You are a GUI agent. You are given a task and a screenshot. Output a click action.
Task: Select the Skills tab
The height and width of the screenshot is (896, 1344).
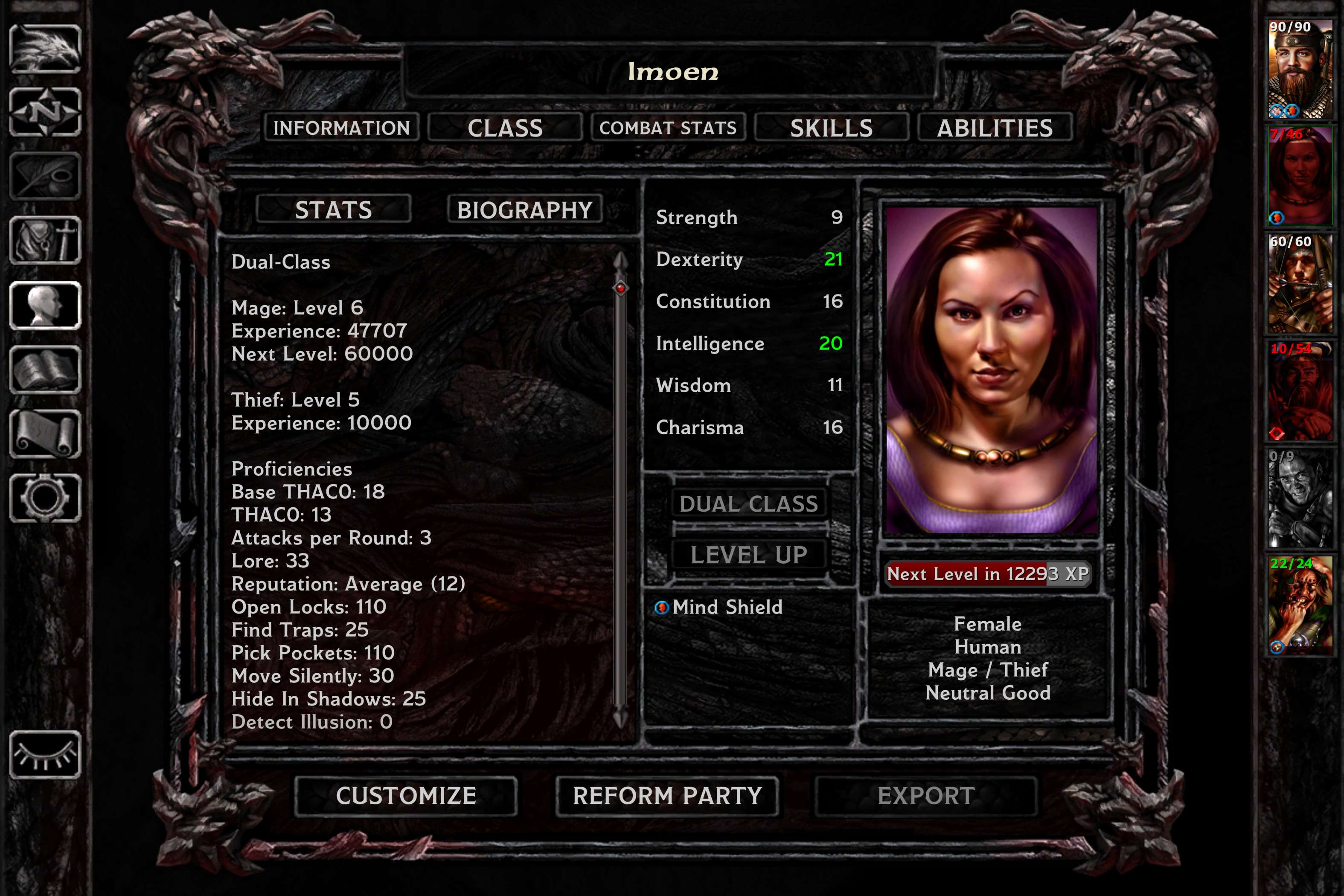(831, 128)
